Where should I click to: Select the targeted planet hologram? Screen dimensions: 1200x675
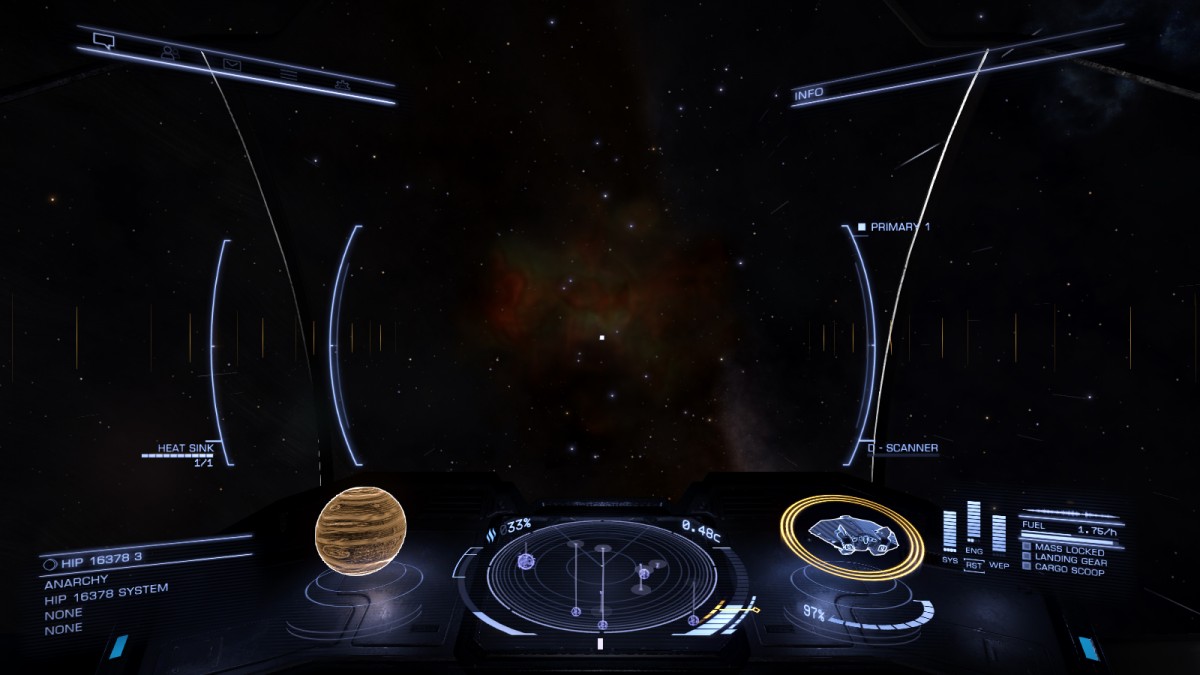(361, 531)
